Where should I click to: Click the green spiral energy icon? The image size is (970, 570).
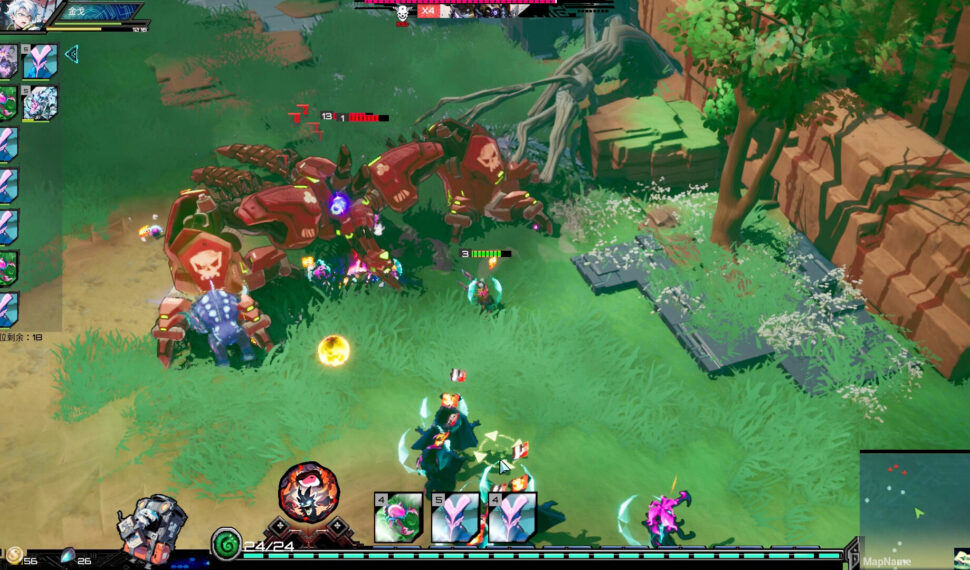tap(225, 544)
